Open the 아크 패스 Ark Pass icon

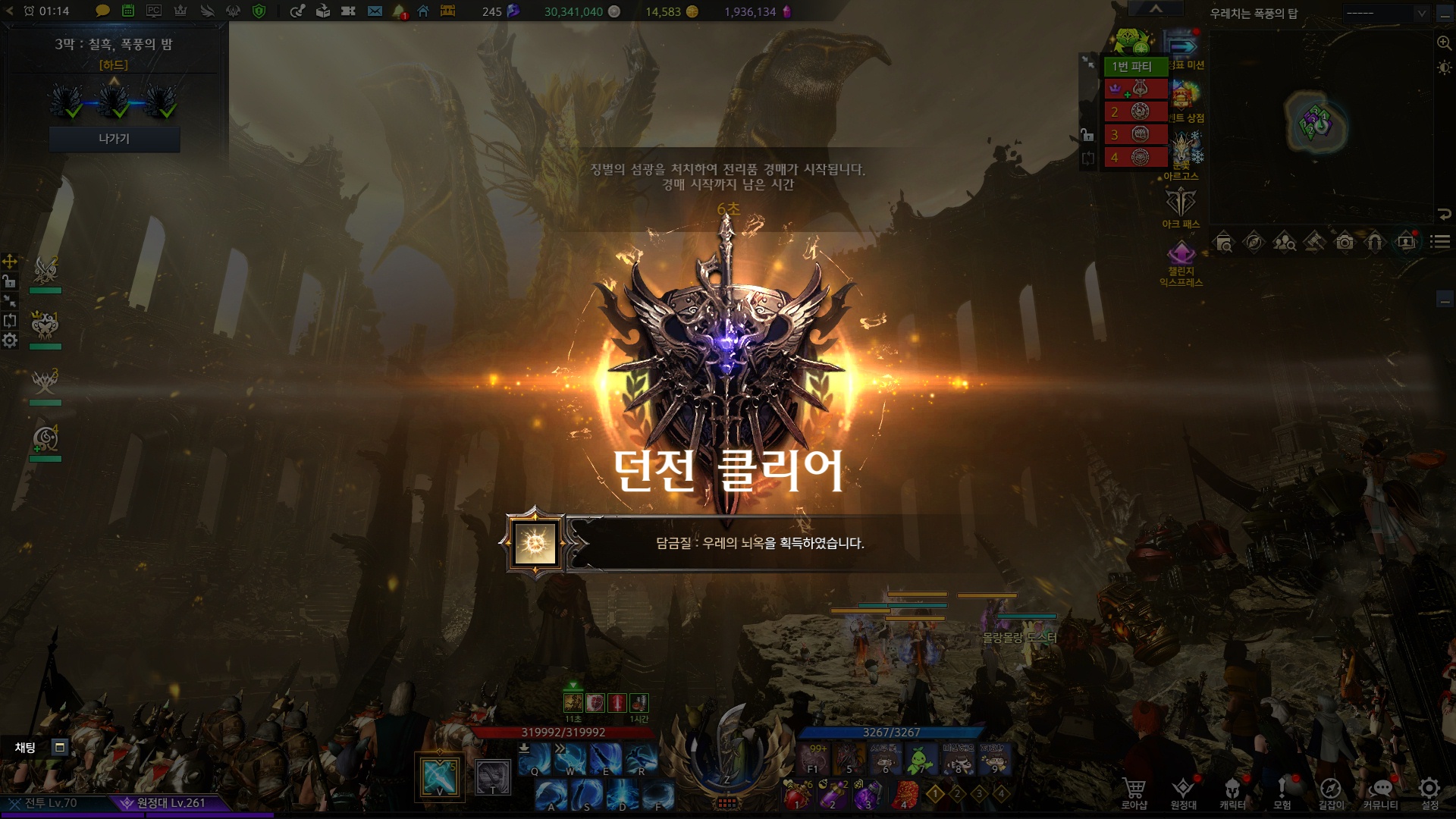(1181, 206)
